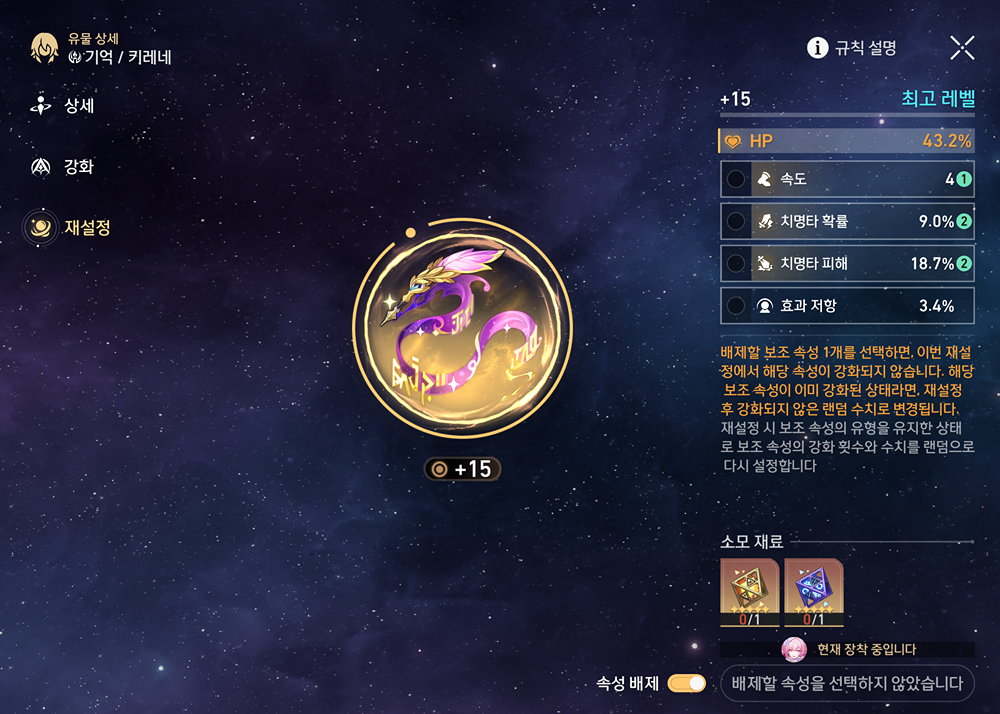Viewport: 1000px width, 714px height.
Task: Click the character icon beside 유물 상세
Action: (x=45, y=47)
